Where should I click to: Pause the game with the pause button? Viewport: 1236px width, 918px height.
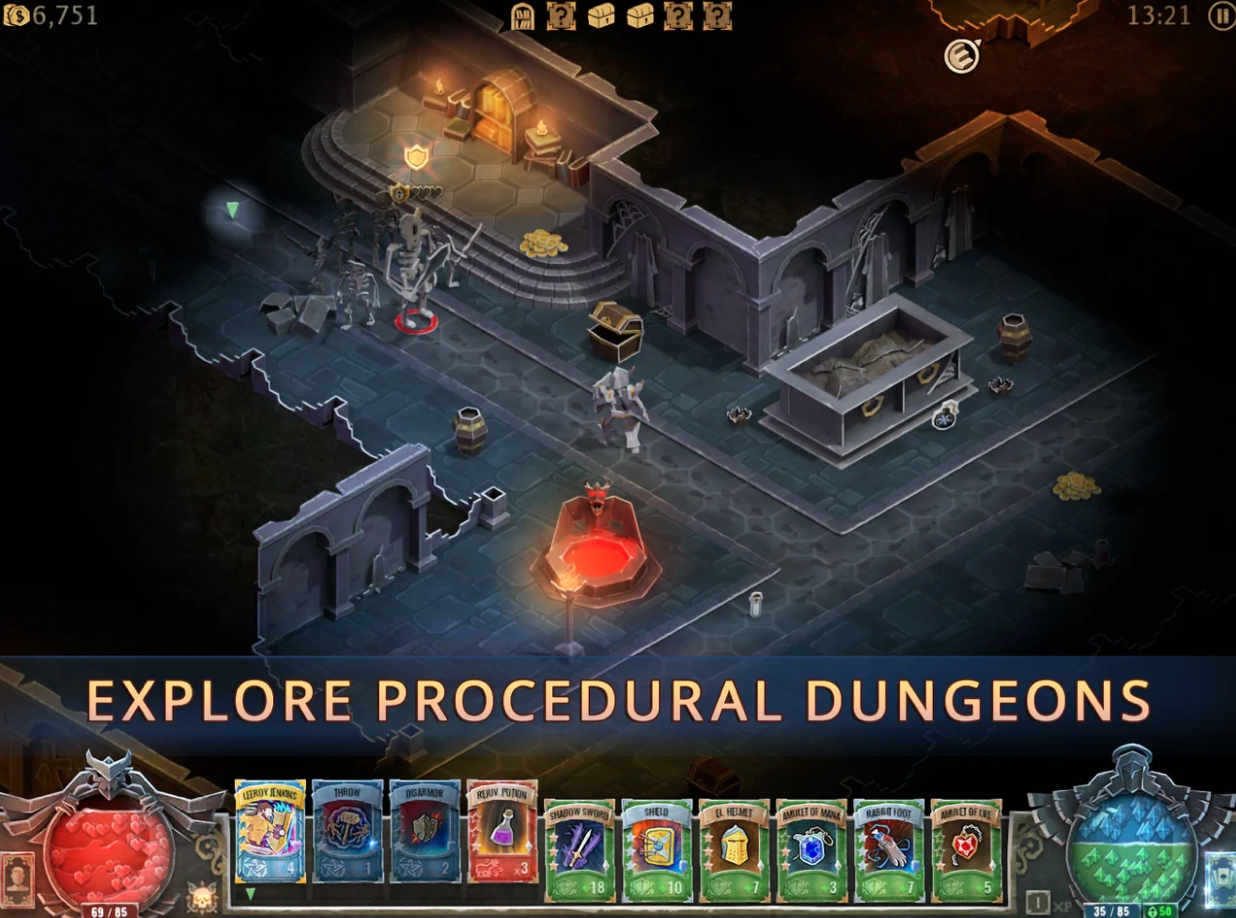point(1221,15)
